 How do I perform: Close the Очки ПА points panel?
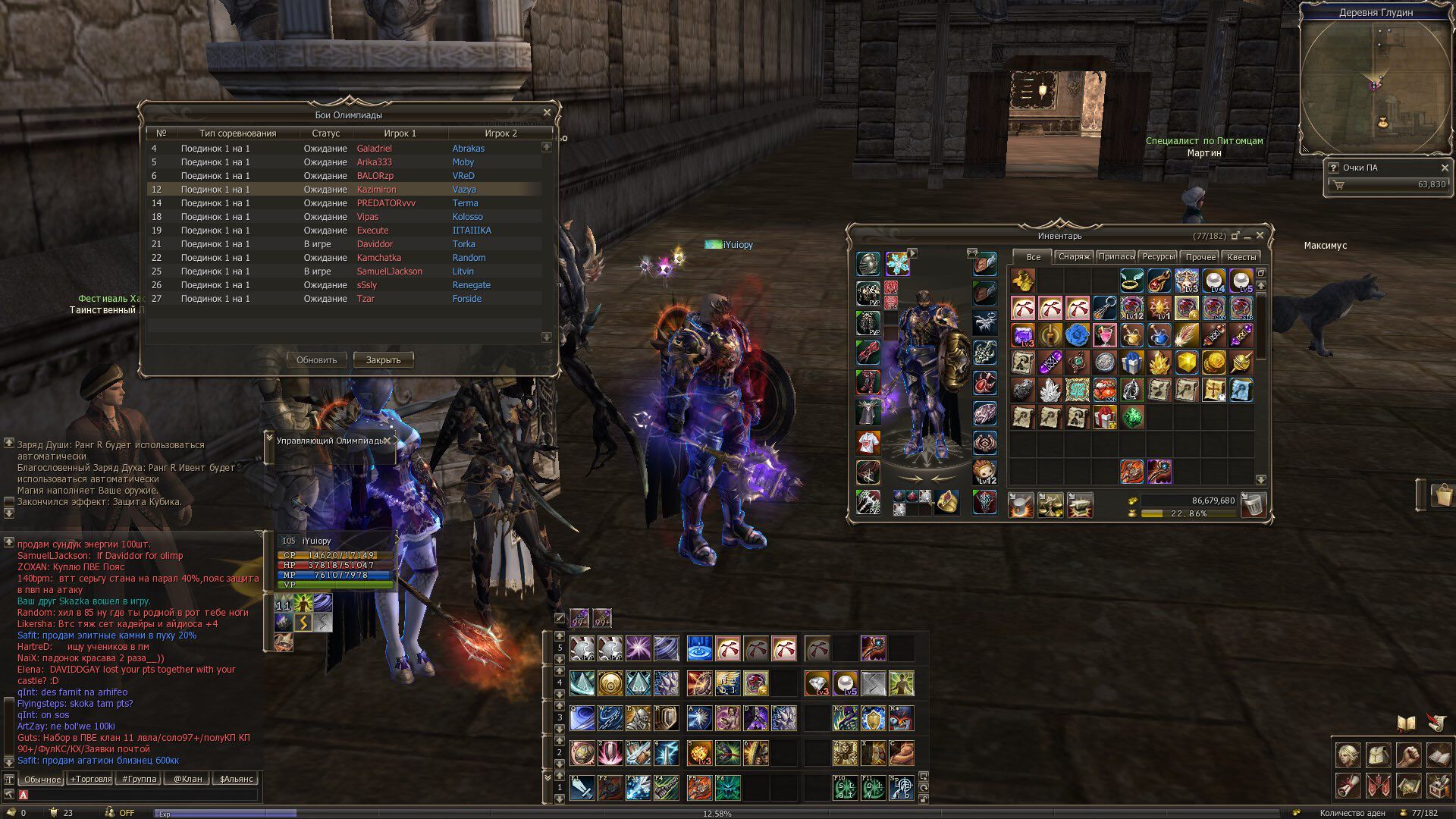(1444, 168)
